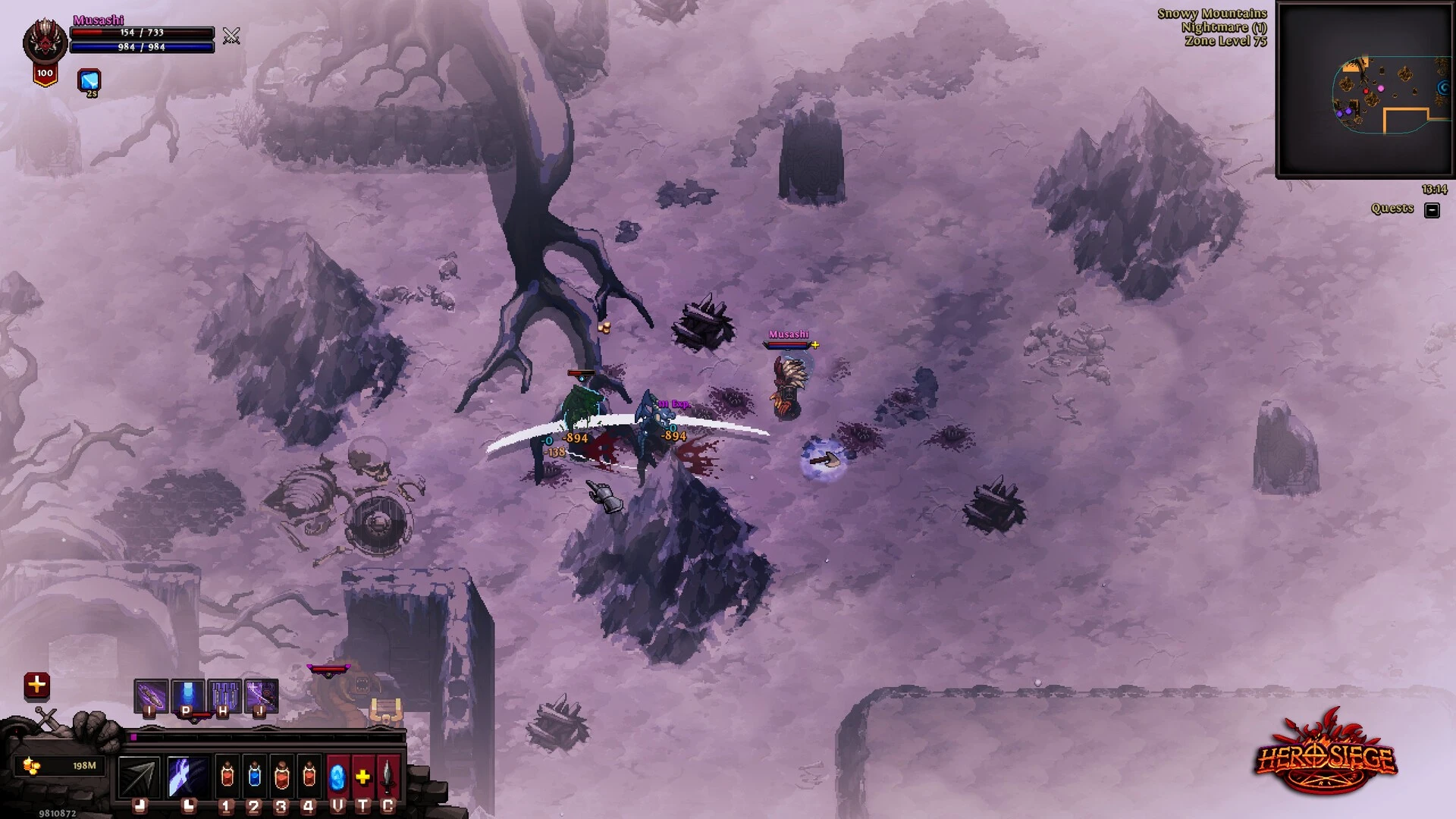This screenshot has height=819, width=1456.
Task: Select the dagger slot bound to C
Action: tap(388, 777)
